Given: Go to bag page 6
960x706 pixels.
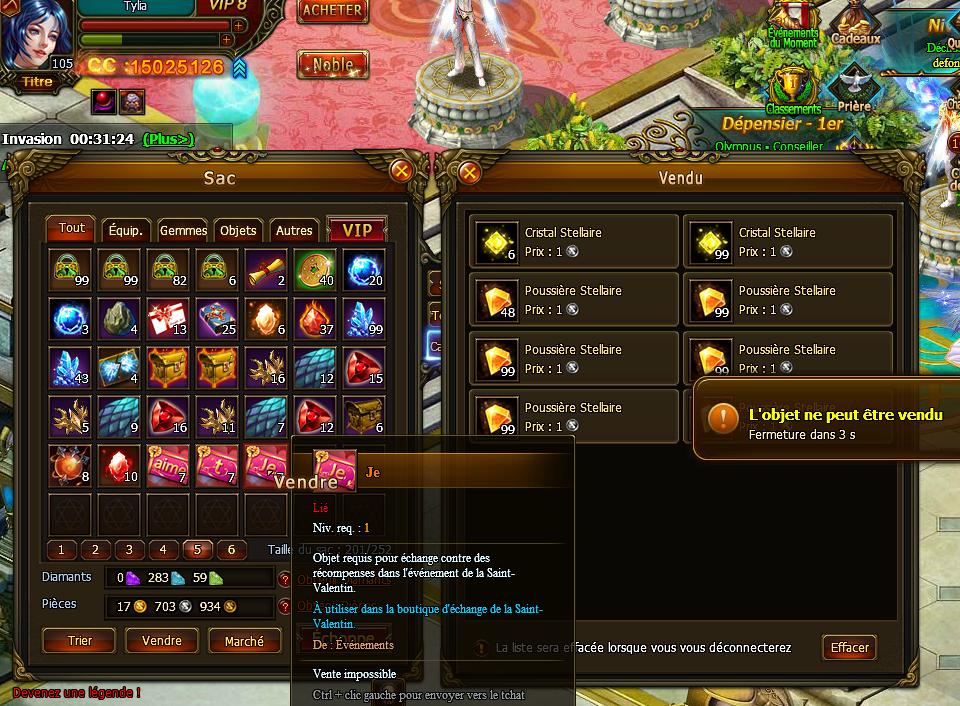Looking at the screenshot, I should coord(231,550).
